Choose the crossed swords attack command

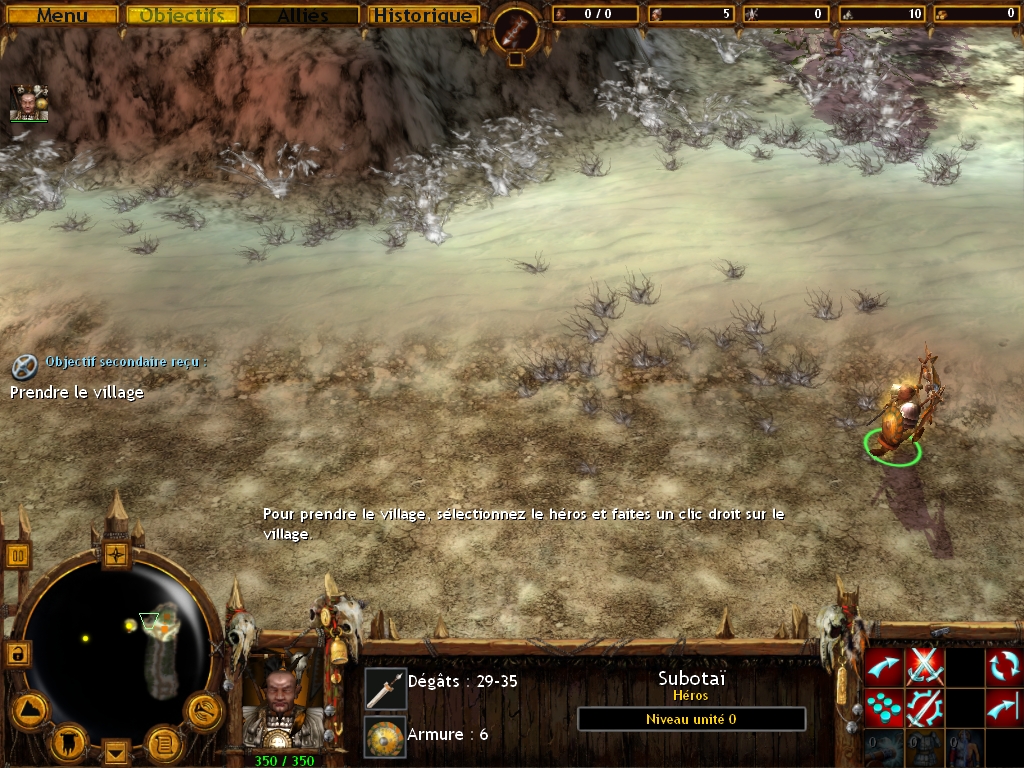[924, 665]
